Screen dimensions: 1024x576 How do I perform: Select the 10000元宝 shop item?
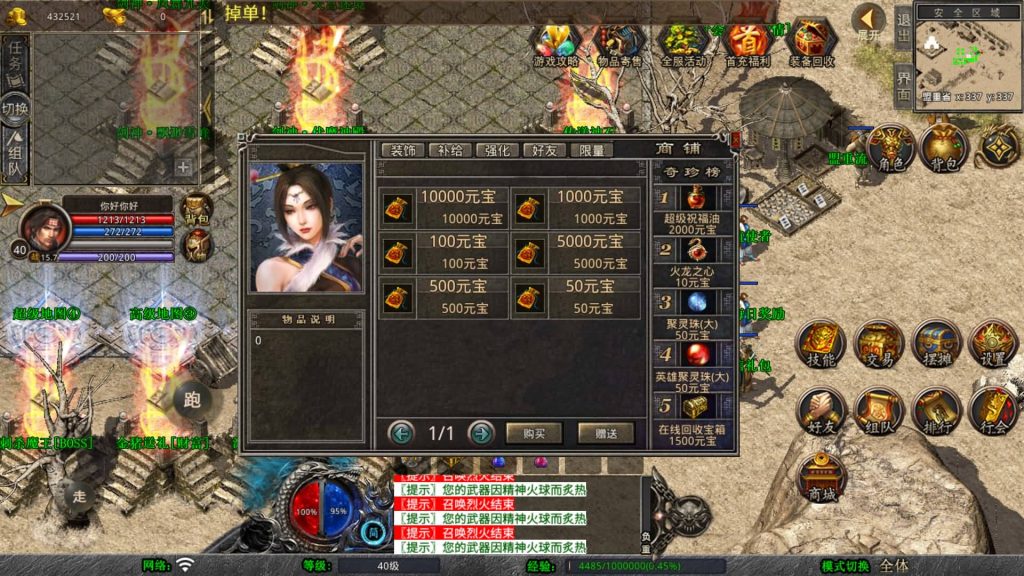click(444, 208)
